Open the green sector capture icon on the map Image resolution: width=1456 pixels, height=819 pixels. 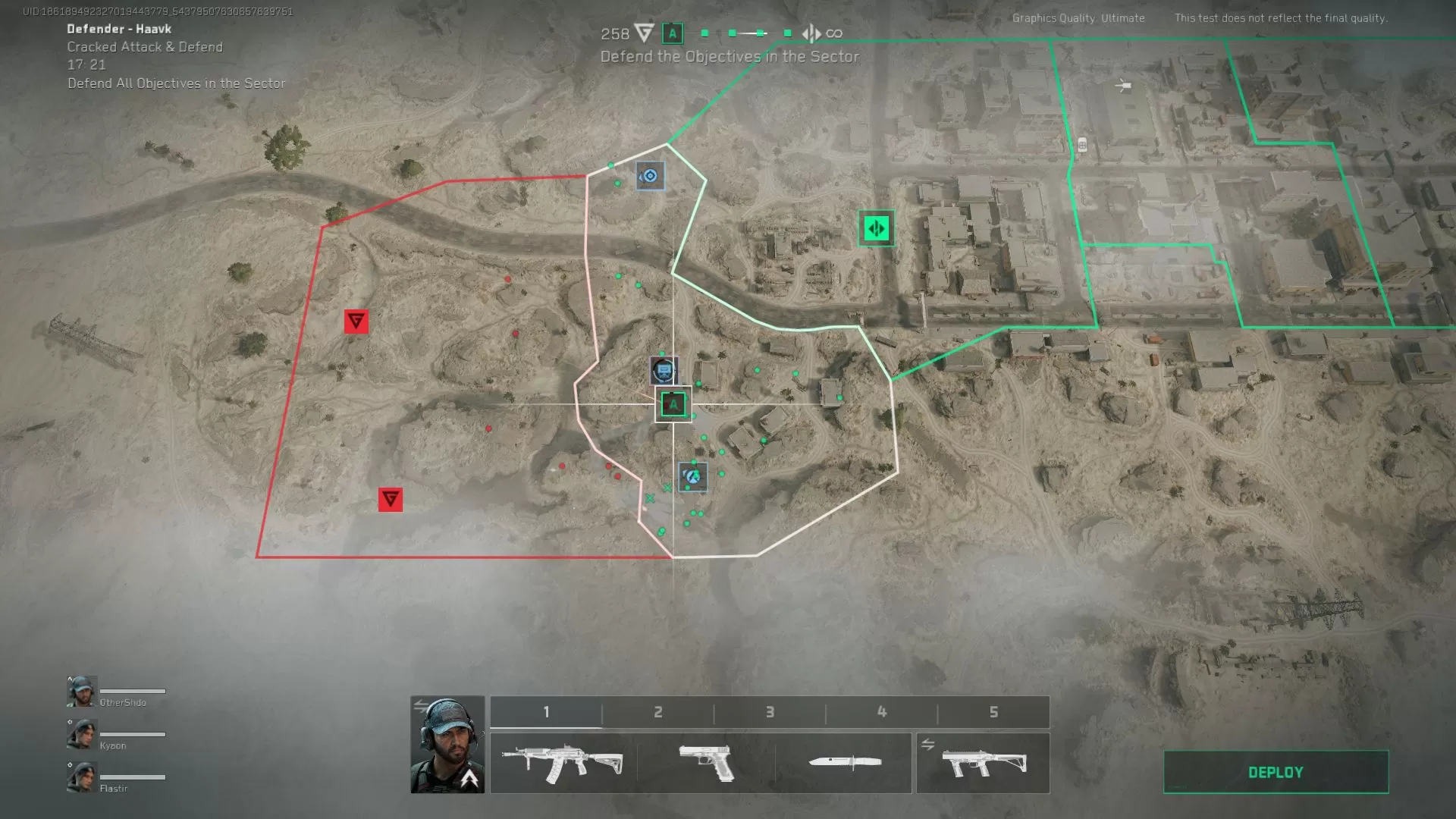coord(876,229)
